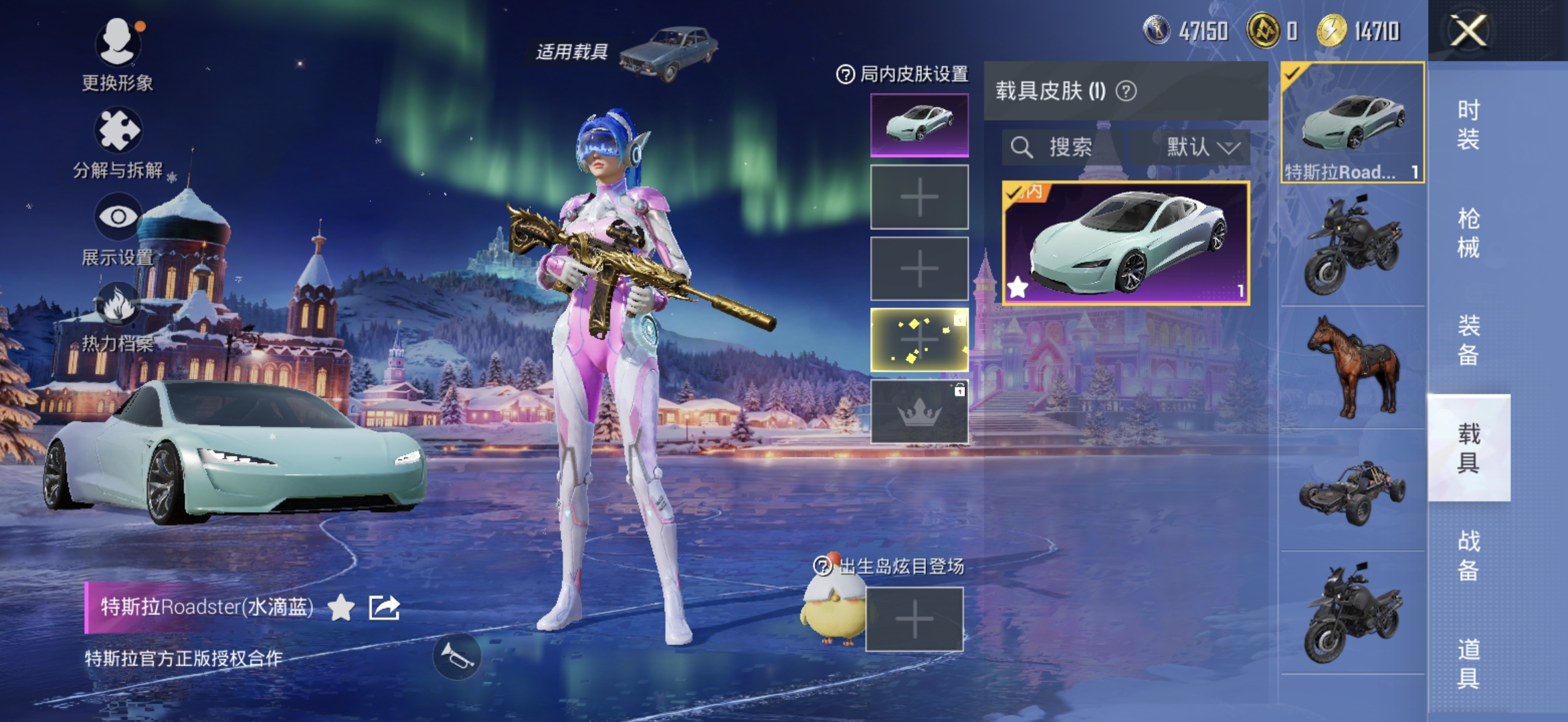Choose the horse vehicle category
This screenshot has width=1568, height=722.
(1353, 368)
